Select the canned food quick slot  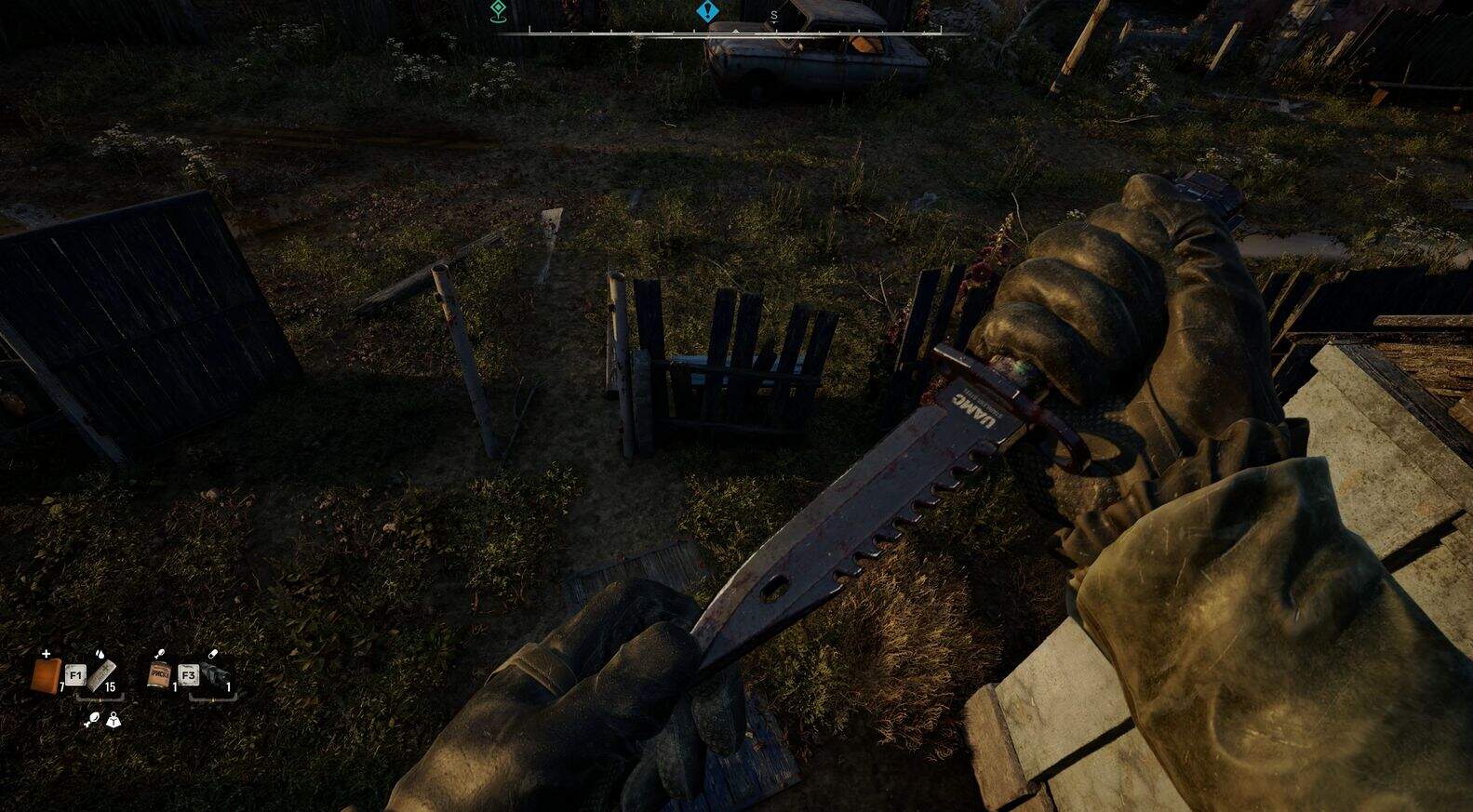(159, 674)
